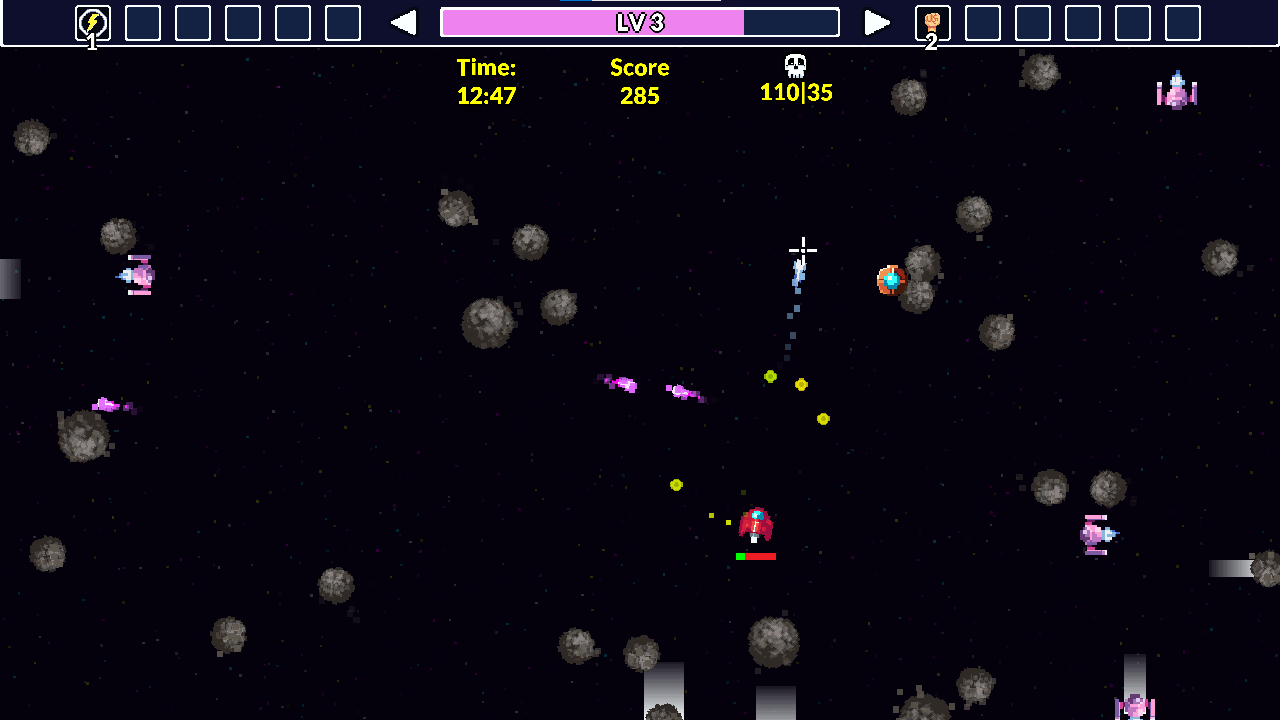The image size is (1280, 720).
Task: Click the right arrow beside the LV 3 bar
Action: (x=876, y=22)
